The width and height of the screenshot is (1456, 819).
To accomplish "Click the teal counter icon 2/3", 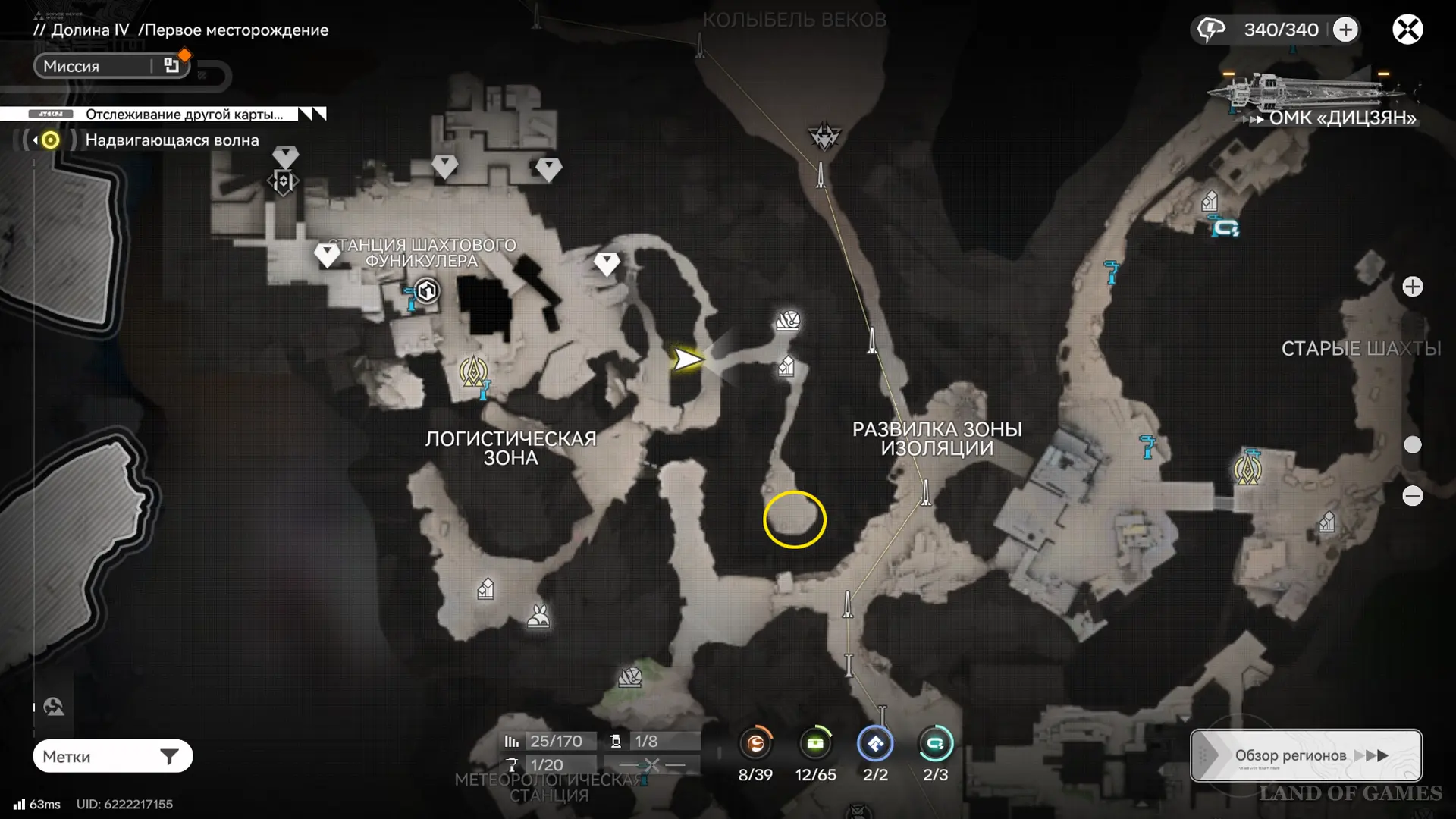I will click(x=935, y=744).
